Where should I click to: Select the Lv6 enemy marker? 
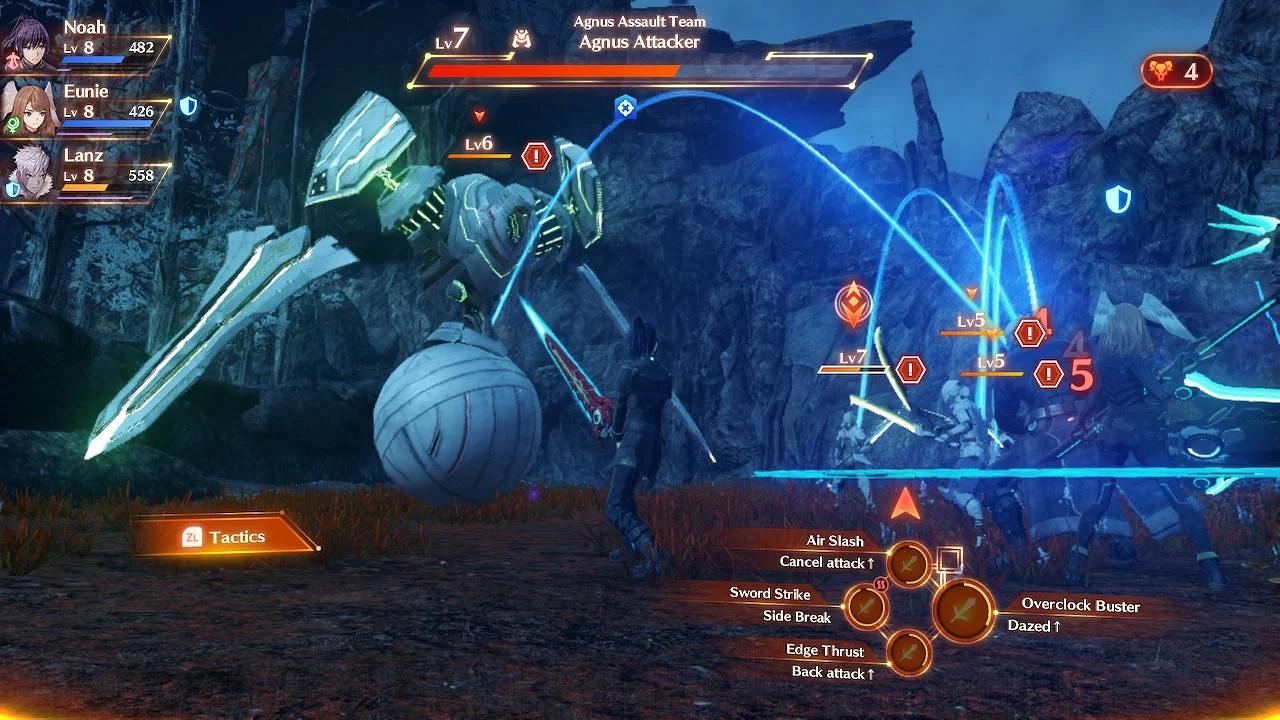(x=480, y=146)
